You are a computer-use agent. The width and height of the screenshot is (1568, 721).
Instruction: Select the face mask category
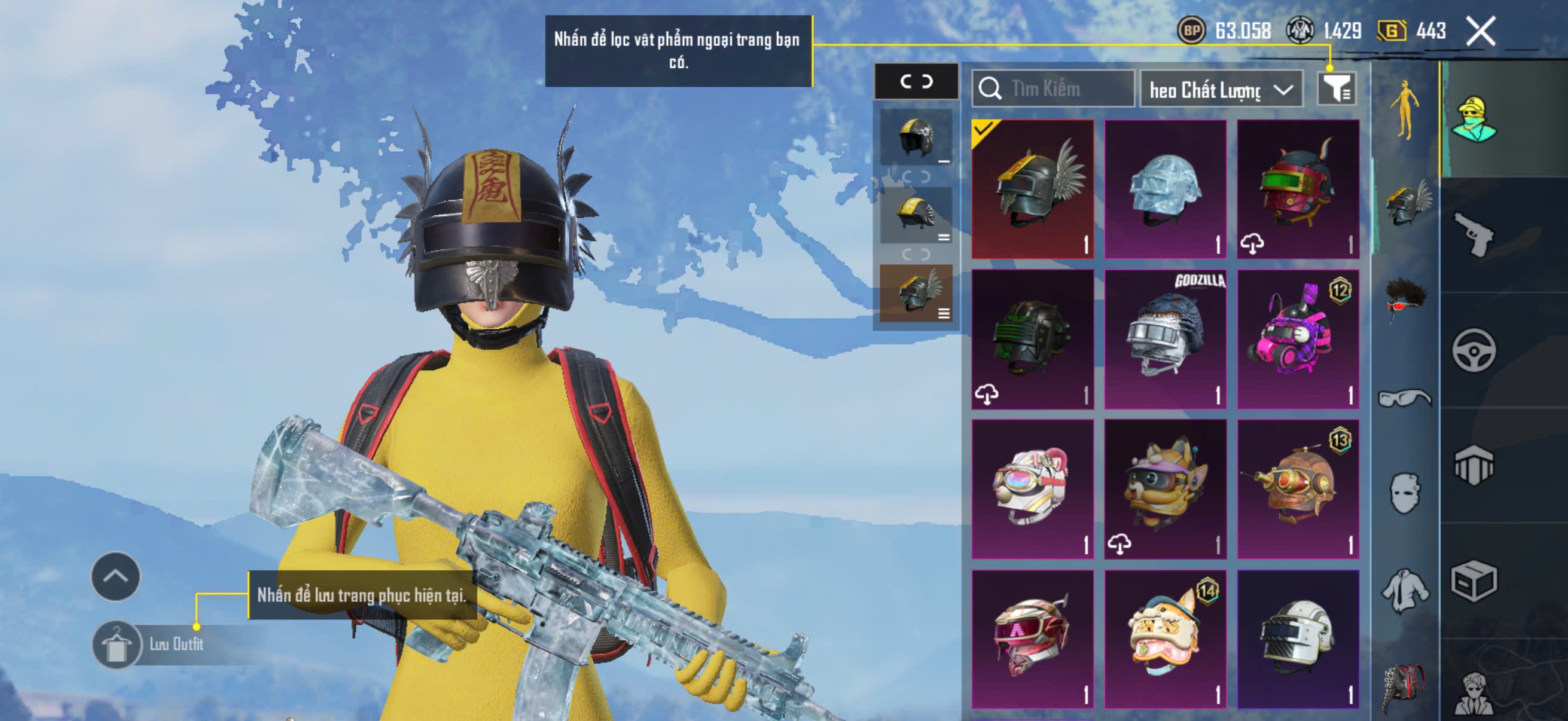click(x=1404, y=493)
